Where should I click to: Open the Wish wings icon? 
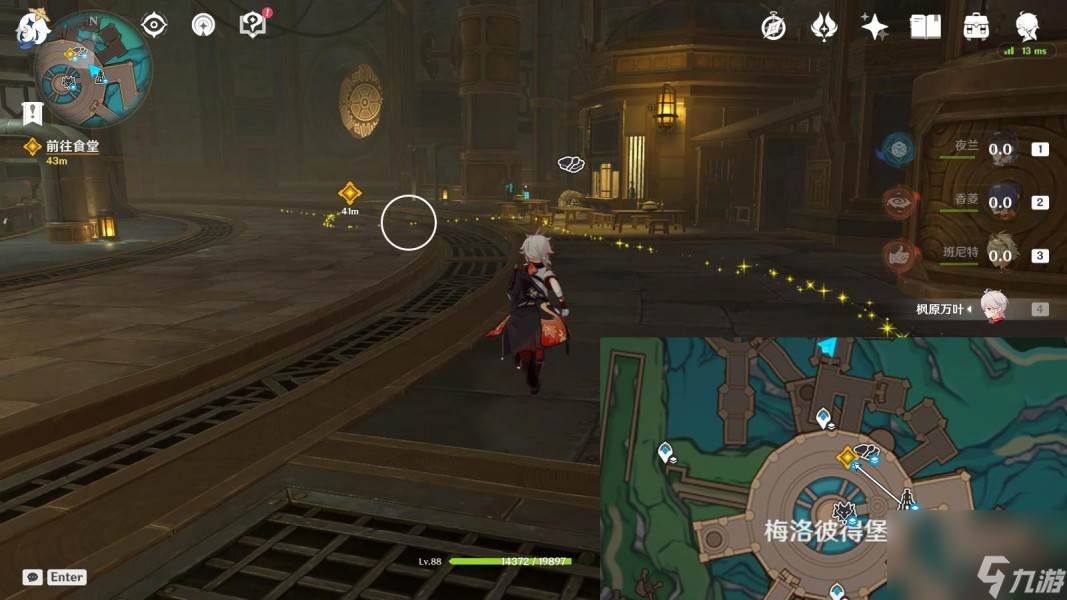(x=824, y=27)
